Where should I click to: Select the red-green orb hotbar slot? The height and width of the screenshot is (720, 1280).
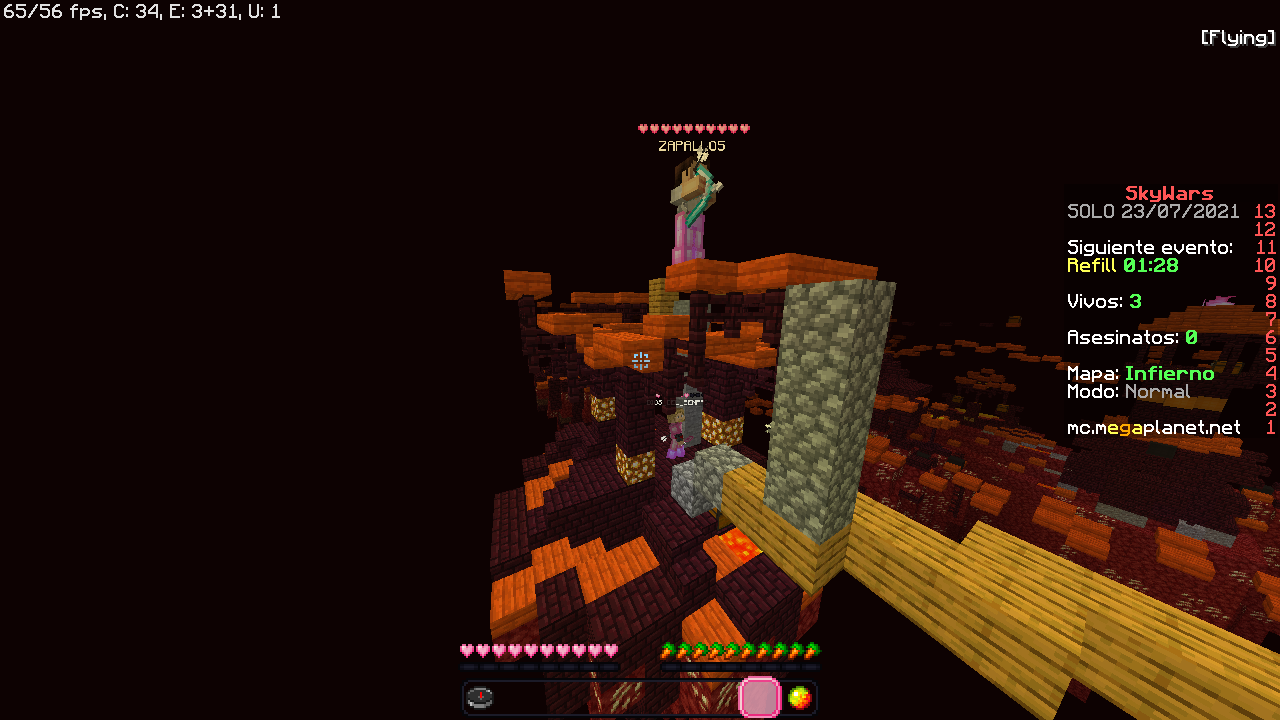[799, 697]
